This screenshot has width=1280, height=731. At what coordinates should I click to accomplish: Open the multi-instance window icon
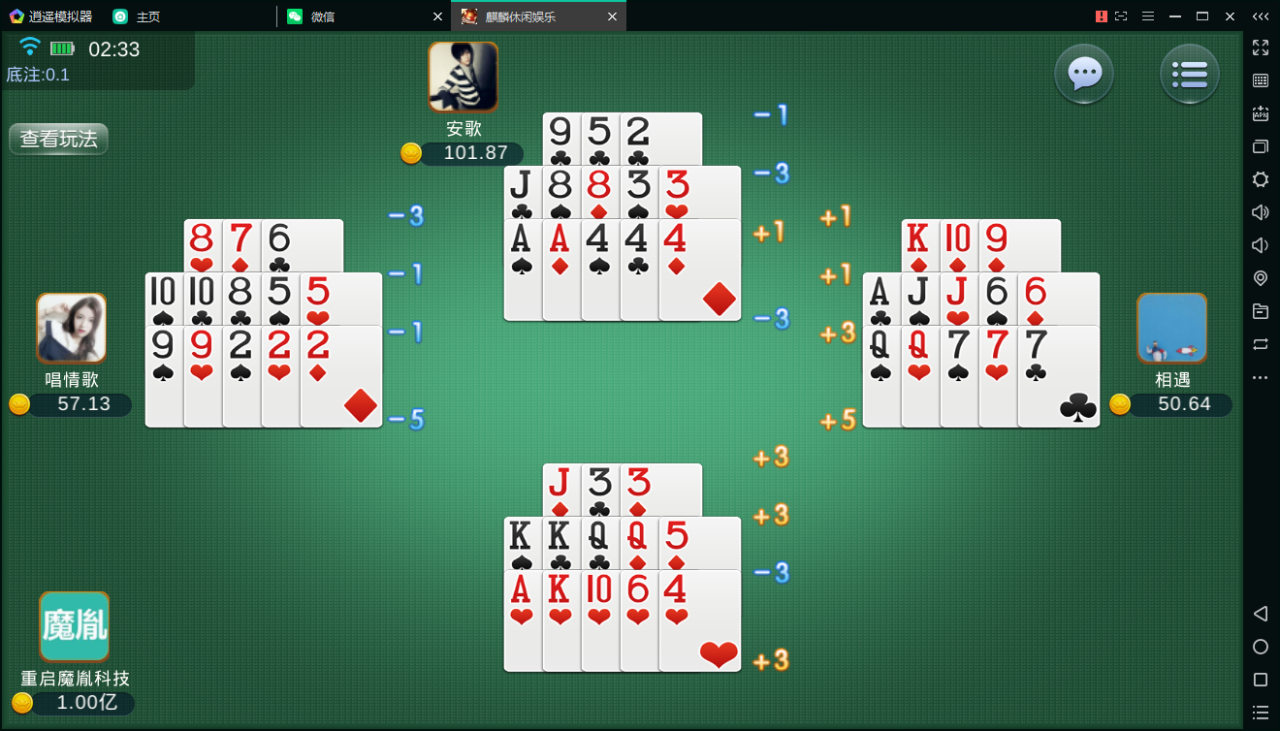coord(1260,146)
